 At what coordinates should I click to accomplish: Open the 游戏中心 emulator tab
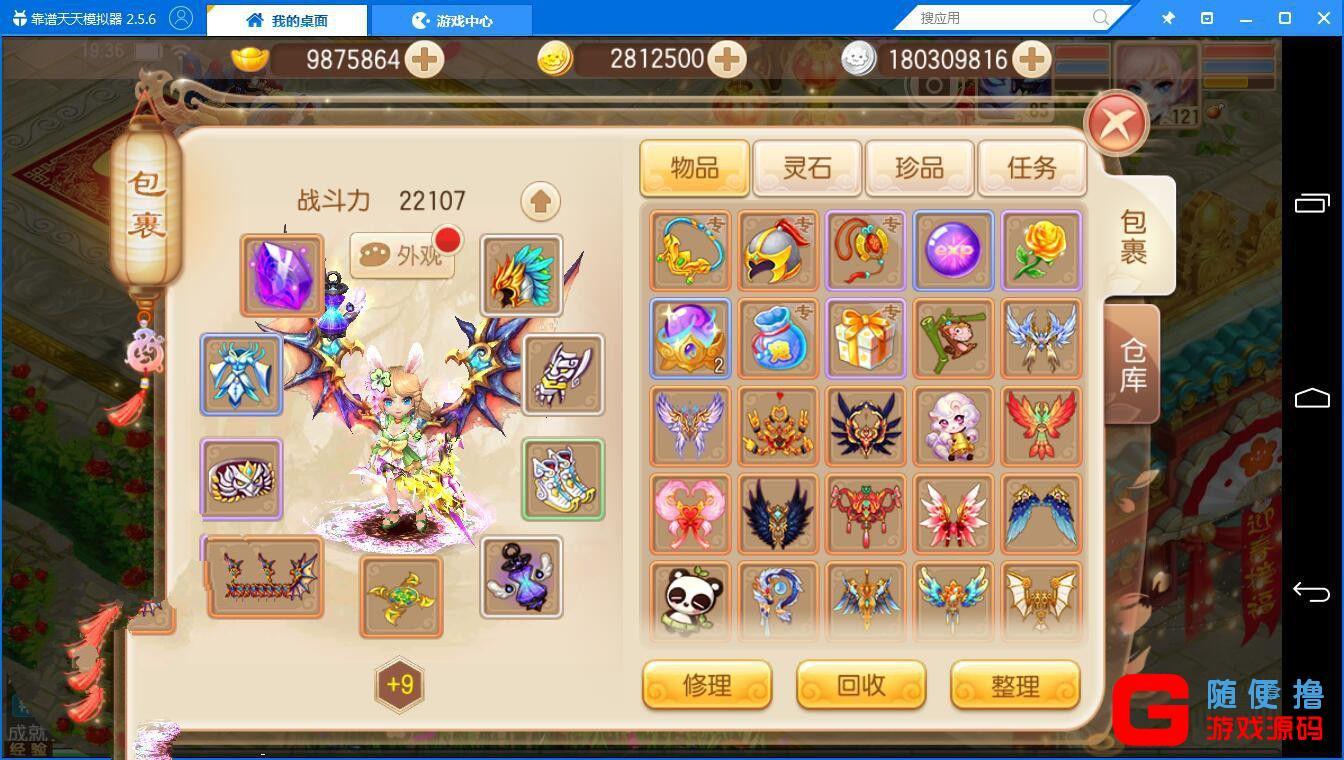tap(451, 20)
